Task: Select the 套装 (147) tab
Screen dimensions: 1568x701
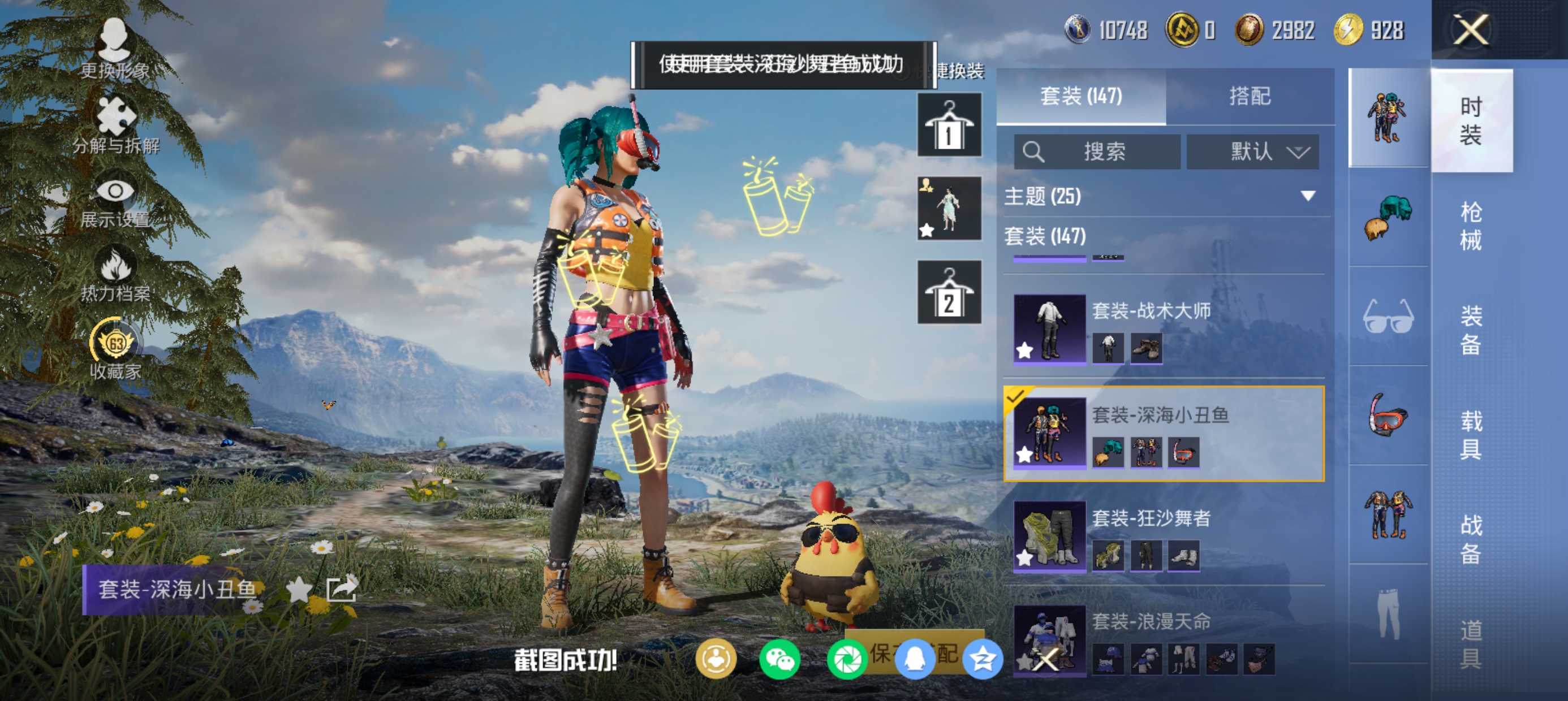Action: [1080, 96]
